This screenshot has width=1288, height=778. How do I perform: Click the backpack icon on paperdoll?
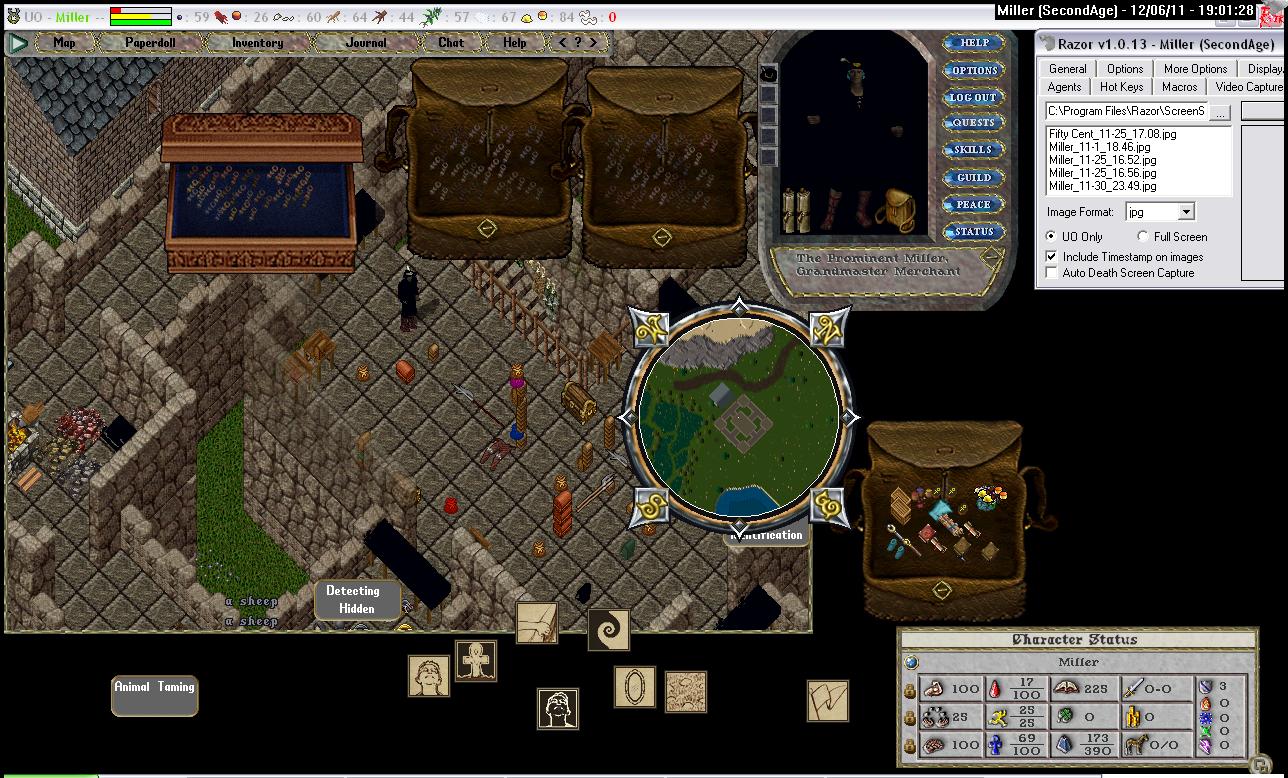click(x=895, y=210)
